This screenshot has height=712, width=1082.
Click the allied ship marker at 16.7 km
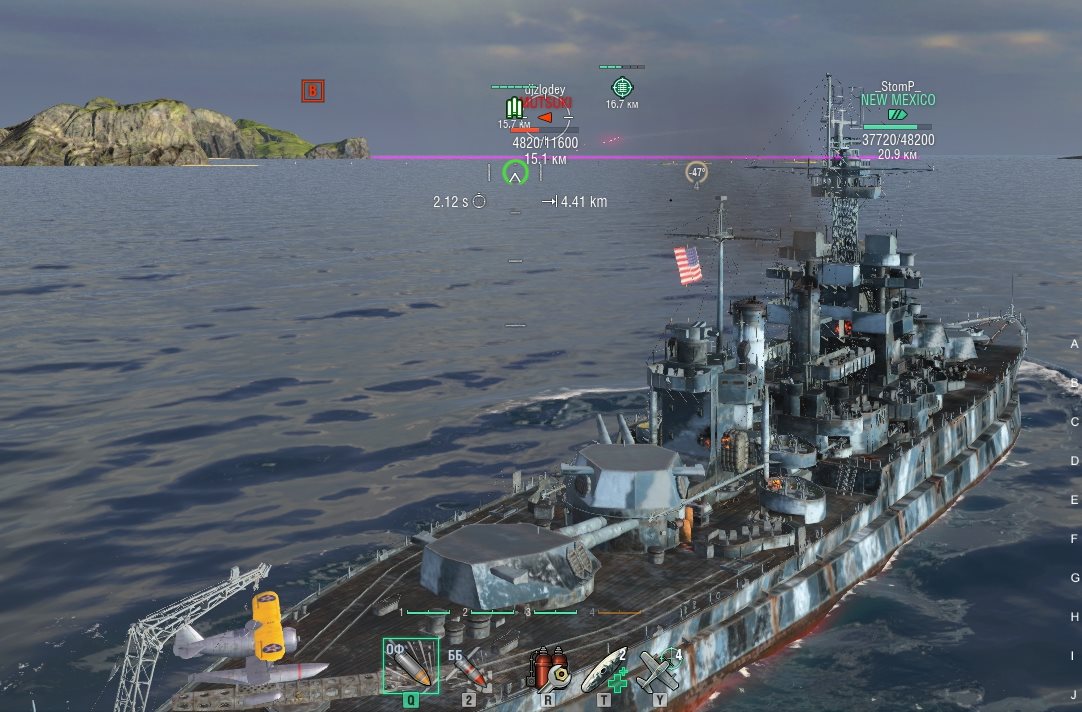pos(622,87)
